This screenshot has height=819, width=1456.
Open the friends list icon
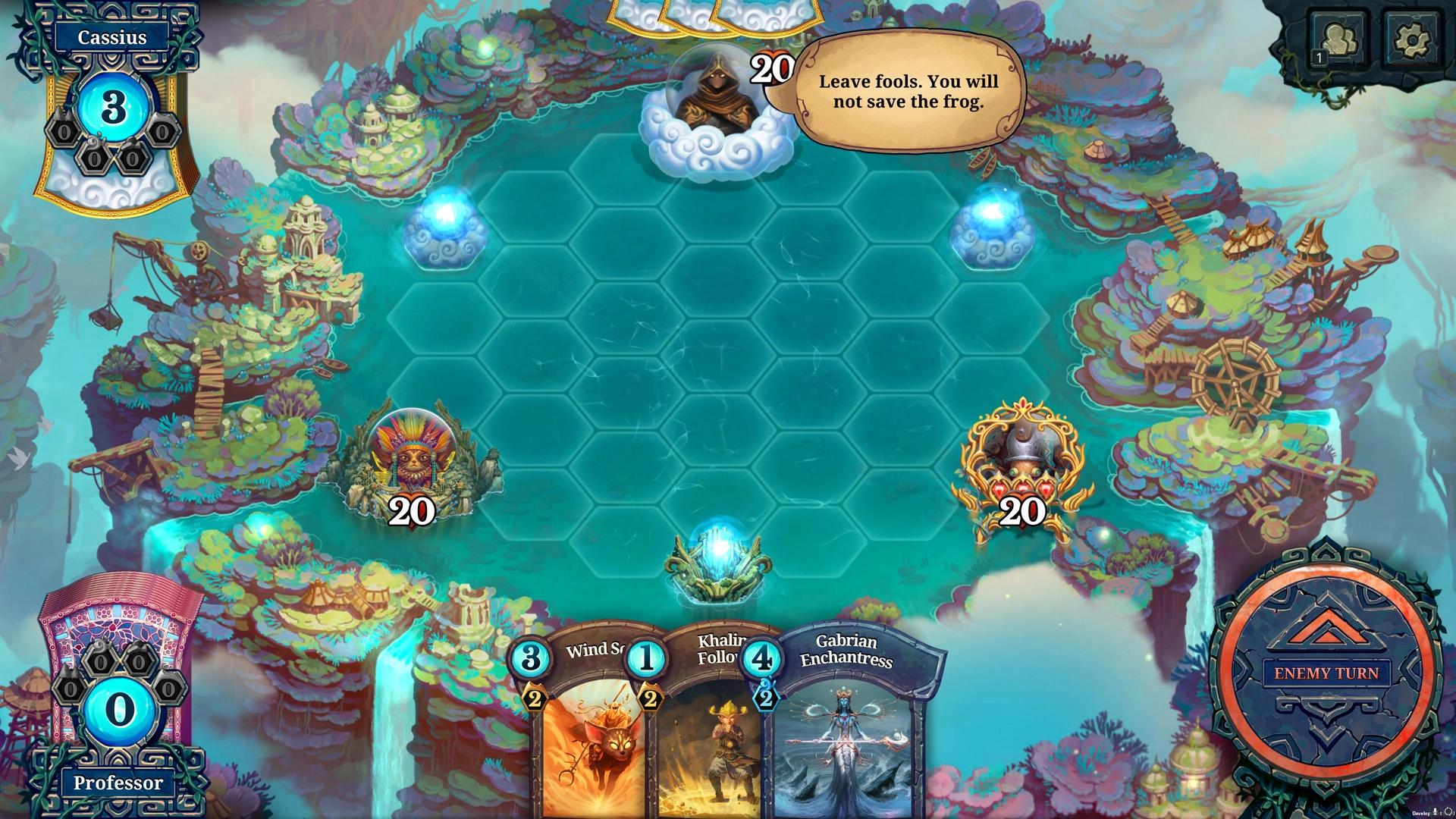(1338, 36)
